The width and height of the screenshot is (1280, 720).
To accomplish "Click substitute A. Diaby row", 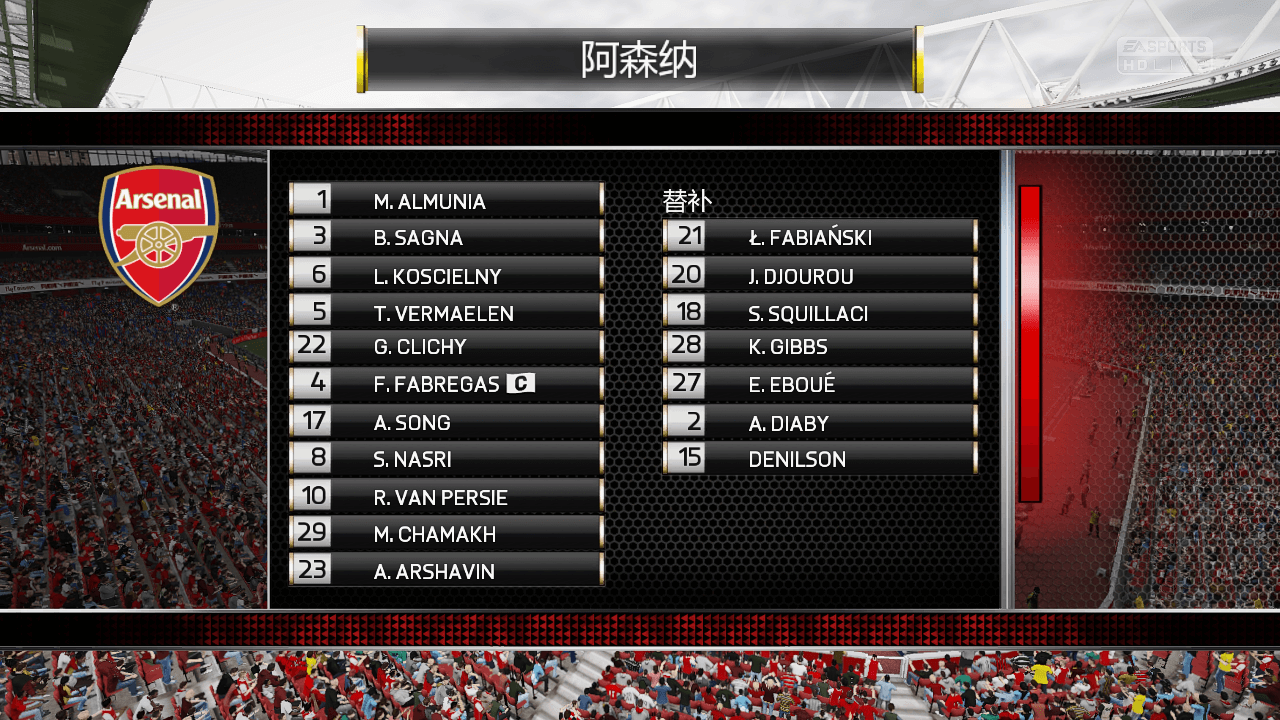I will point(820,422).
